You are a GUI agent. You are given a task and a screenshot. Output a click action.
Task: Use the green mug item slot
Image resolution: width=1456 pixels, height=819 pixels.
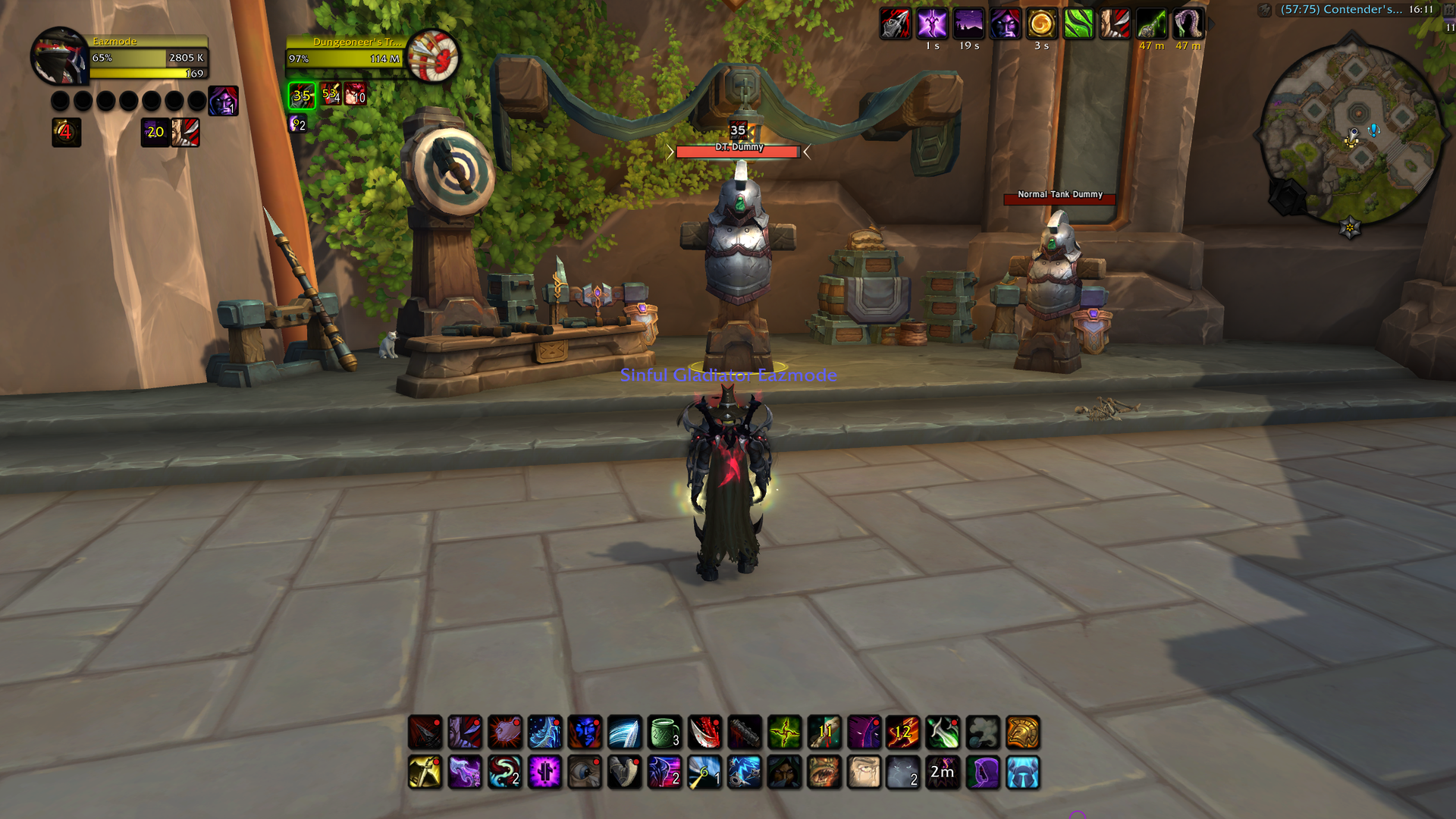(x=665, y=733)
